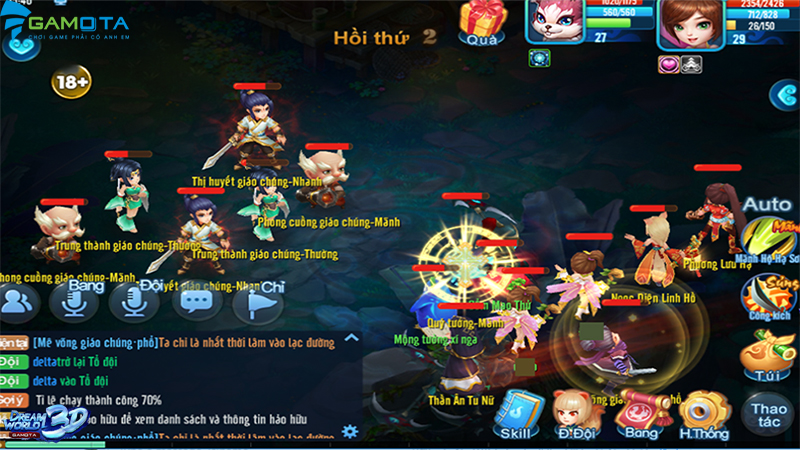
Task: Collapse the side panel with blue arrow
Action: coord(784,94)
